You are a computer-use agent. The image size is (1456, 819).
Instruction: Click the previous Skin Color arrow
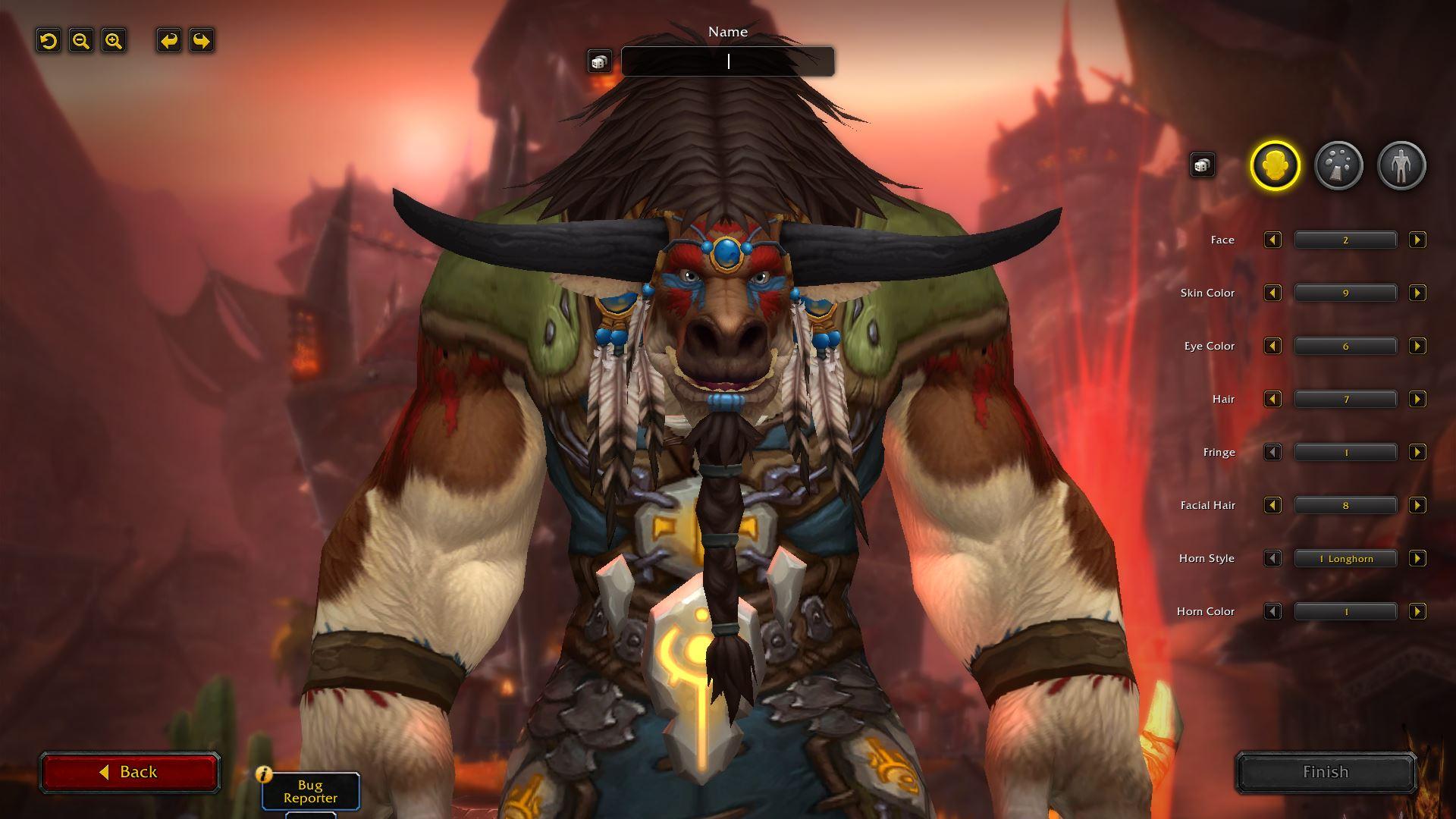coord(1273,293)
